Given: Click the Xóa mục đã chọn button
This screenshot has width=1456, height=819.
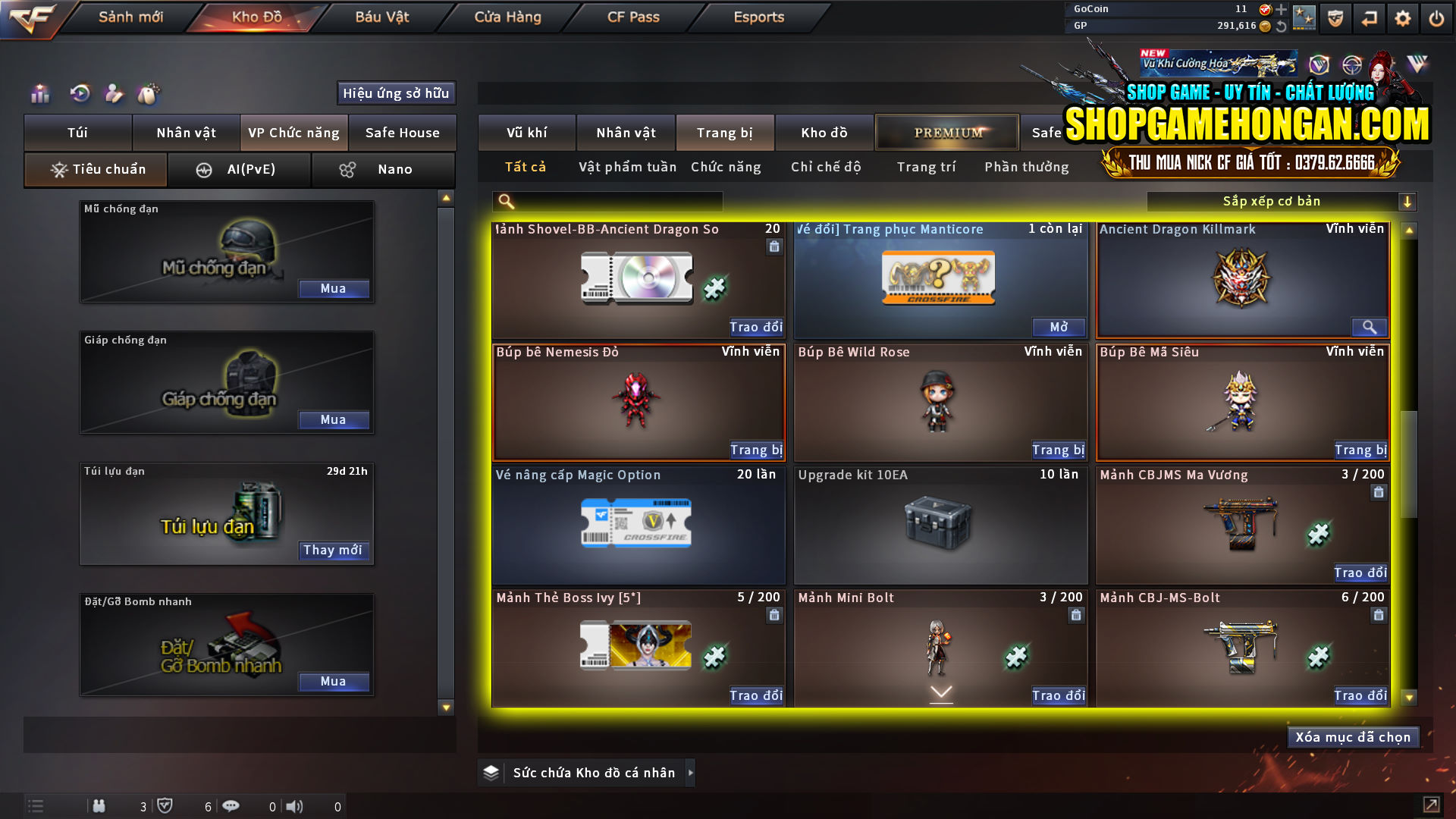Looking at the screenshot, I should point(1353,736).
